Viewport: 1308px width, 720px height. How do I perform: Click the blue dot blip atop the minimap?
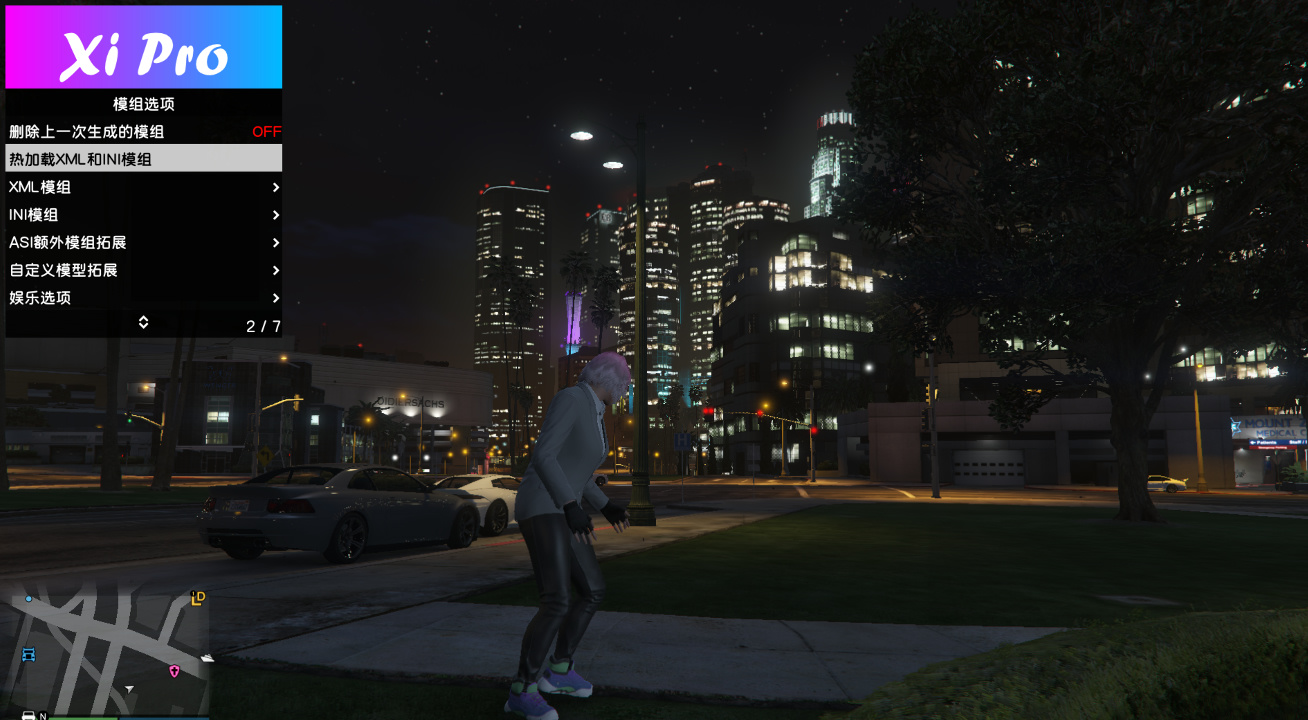(x=29, y=599)
